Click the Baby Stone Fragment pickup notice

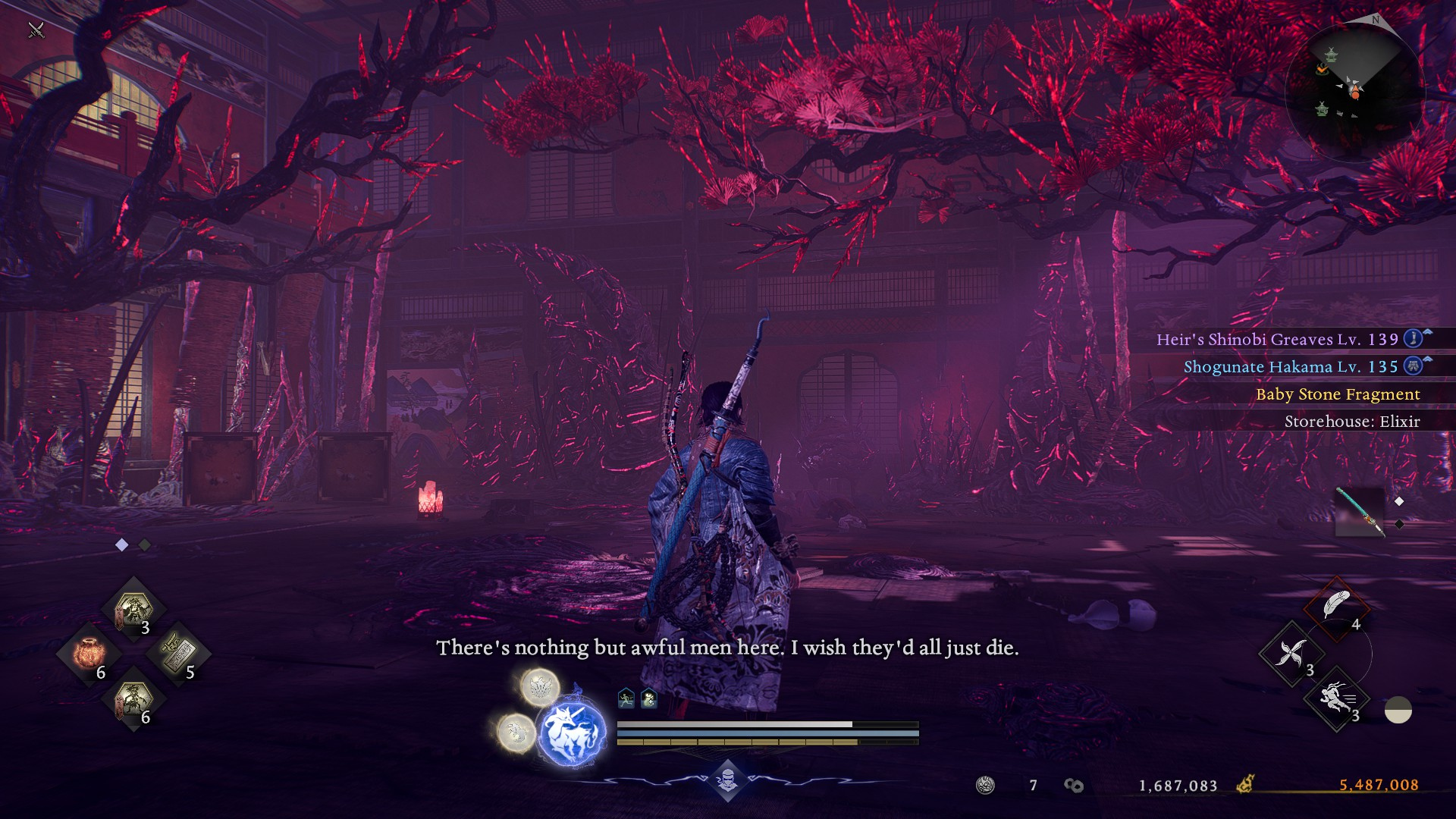[1338, 394]
